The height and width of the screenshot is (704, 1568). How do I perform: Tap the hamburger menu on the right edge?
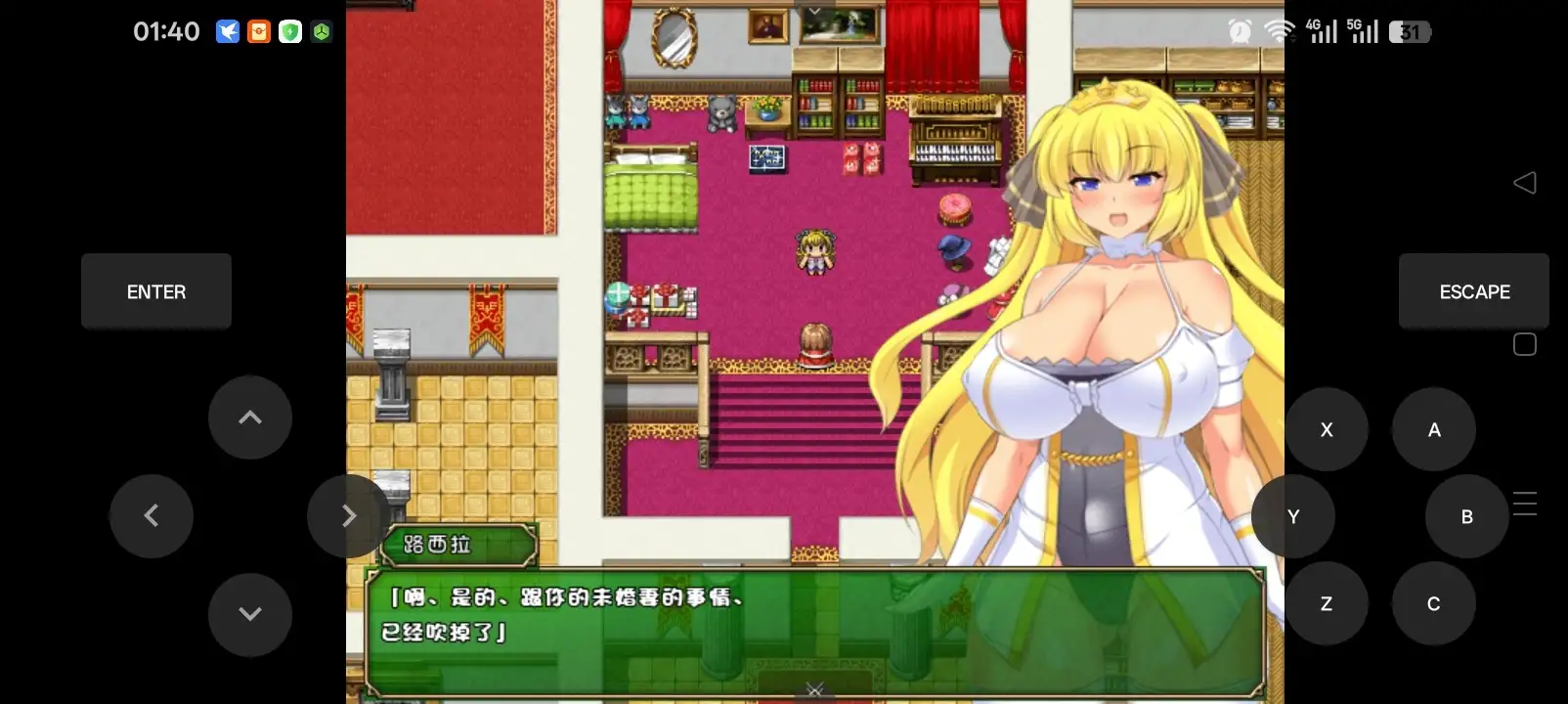click(1525, 504)
